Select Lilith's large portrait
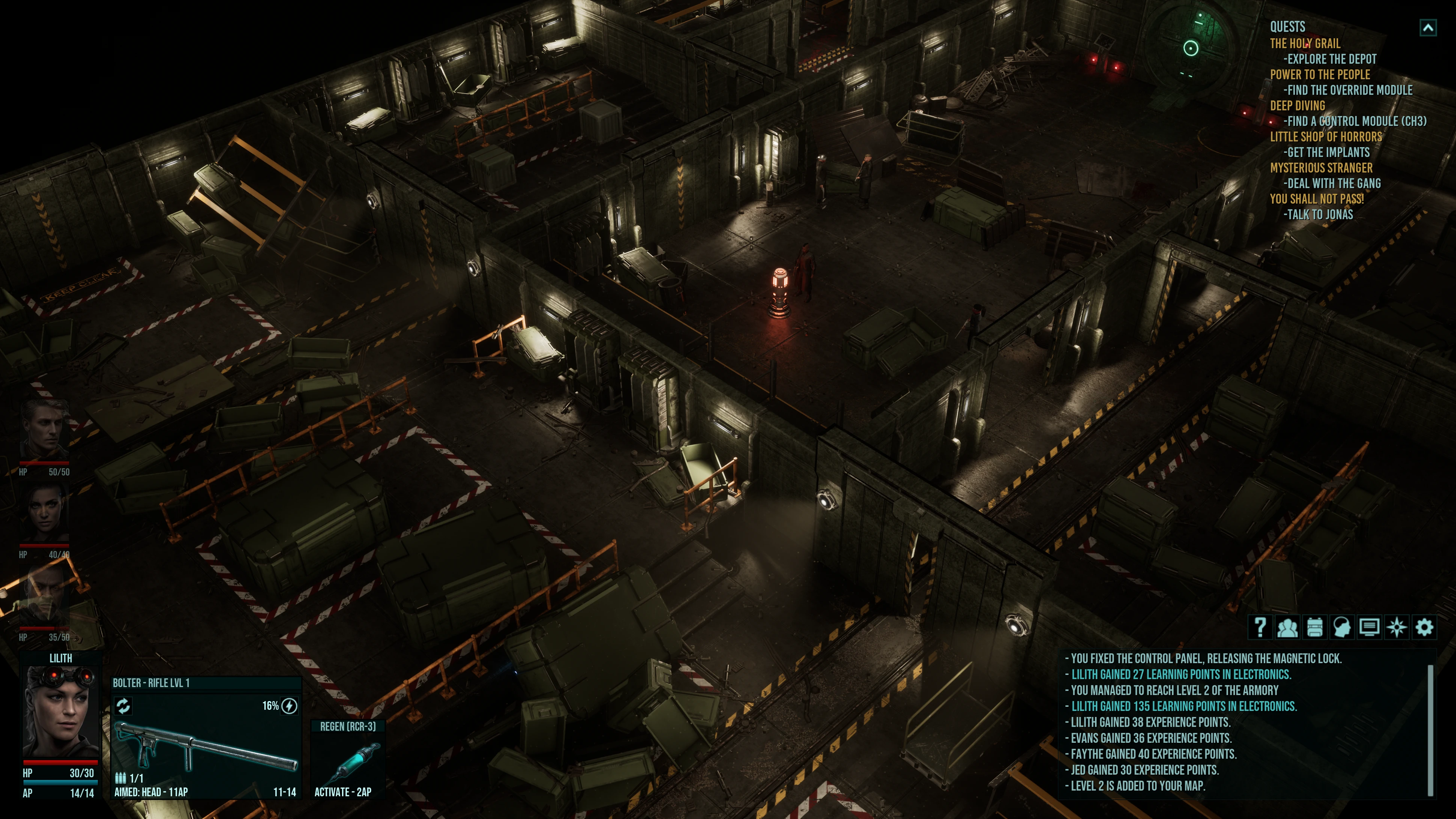The width and height of the screenshot is (1456, 819). click(60, 712)
